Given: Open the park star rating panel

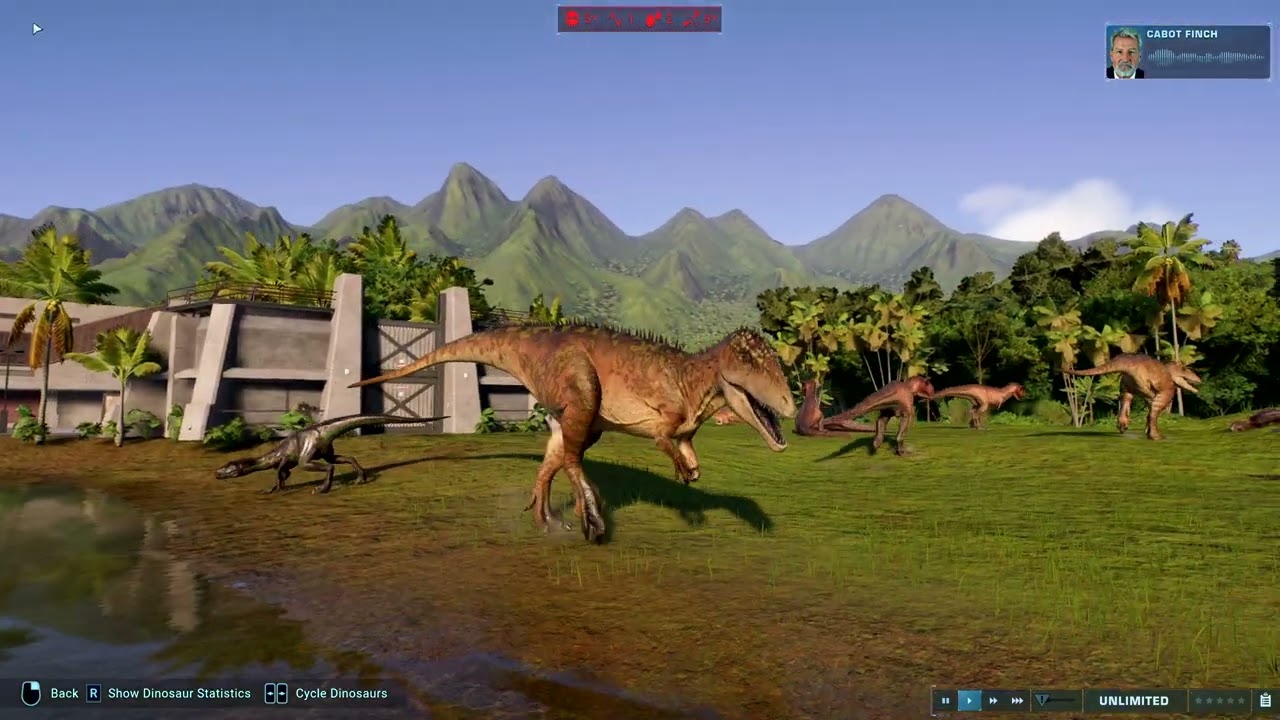Looking at the screenshot, I should pyautogui.click(x=1220, y=701).
